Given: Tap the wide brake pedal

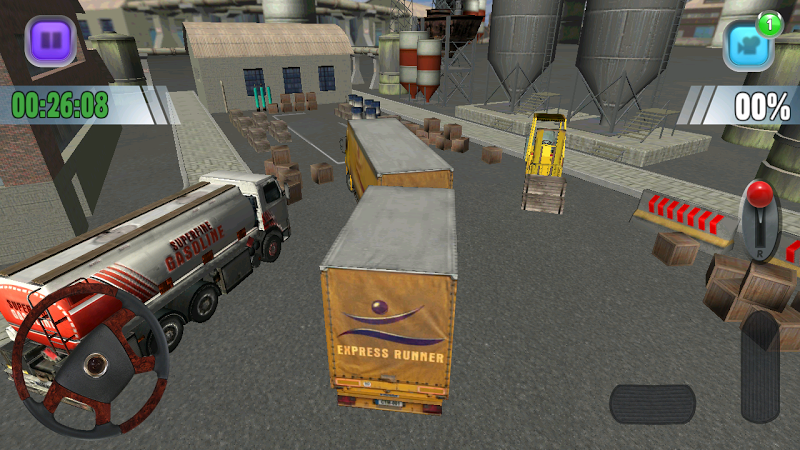Looking at the screenshot, I should coord(652,404).
